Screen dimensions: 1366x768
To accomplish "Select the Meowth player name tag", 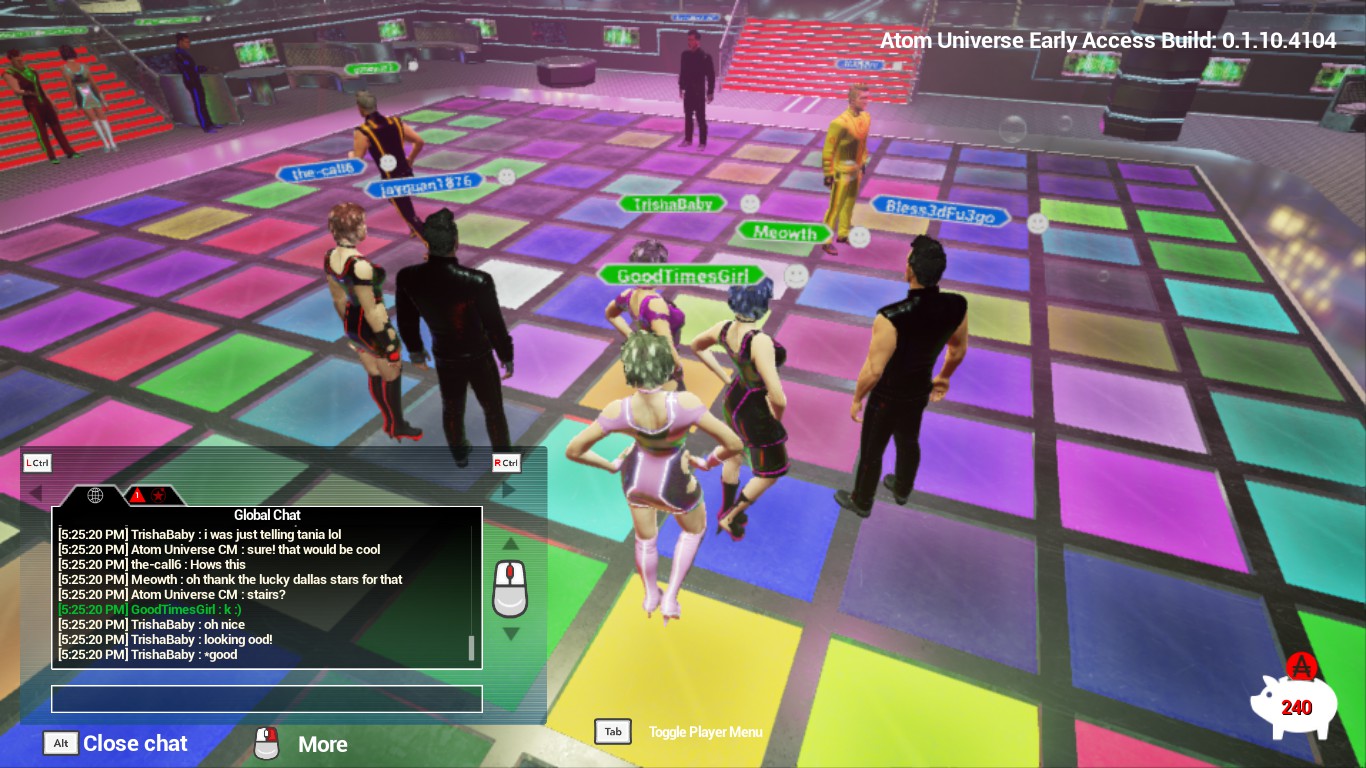I will [785, 233].
